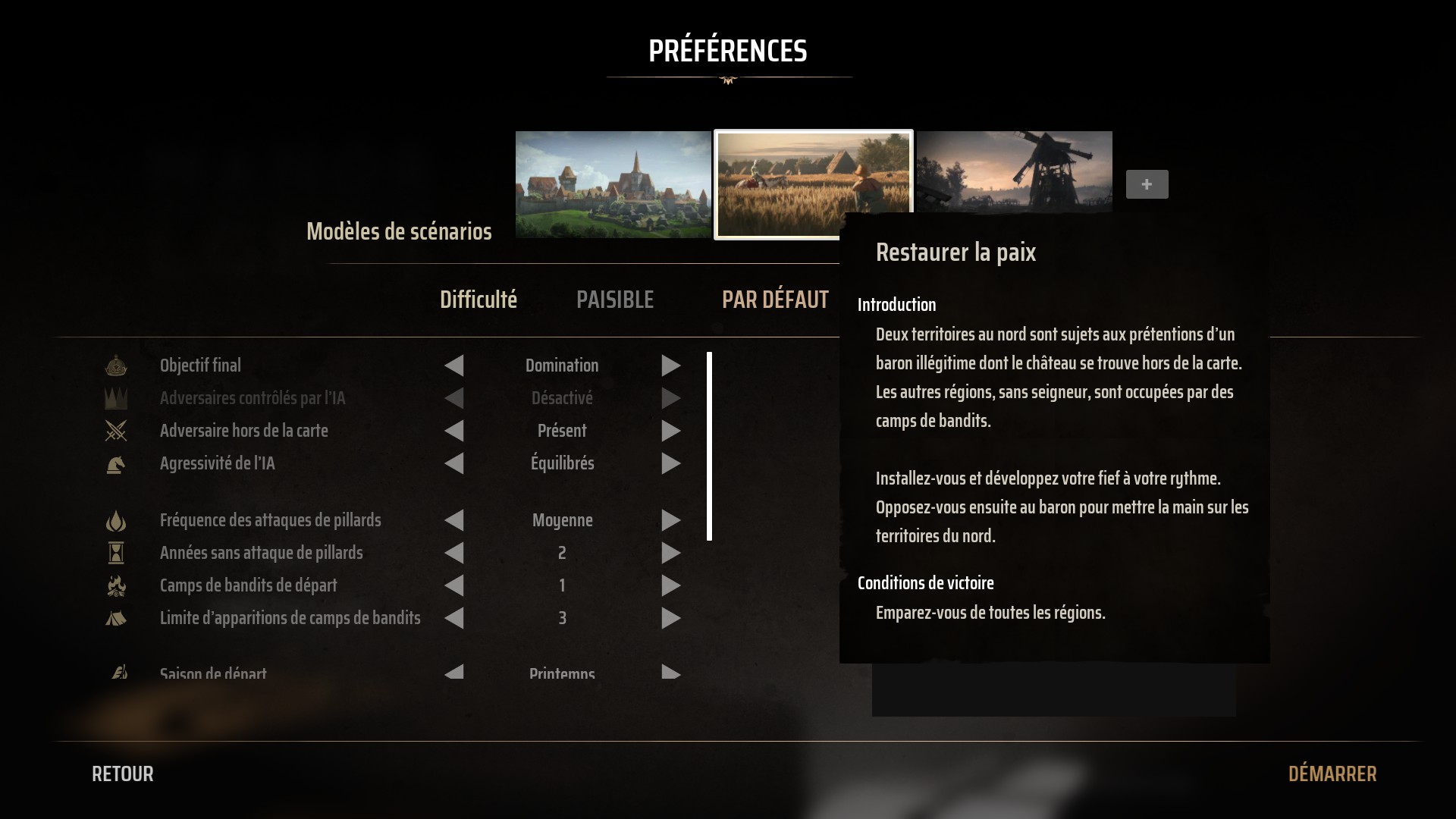Add a new scenario with the plus button
This screenshot has height=819, width=1456.
pyautogui.click(x=1147, y=184)
